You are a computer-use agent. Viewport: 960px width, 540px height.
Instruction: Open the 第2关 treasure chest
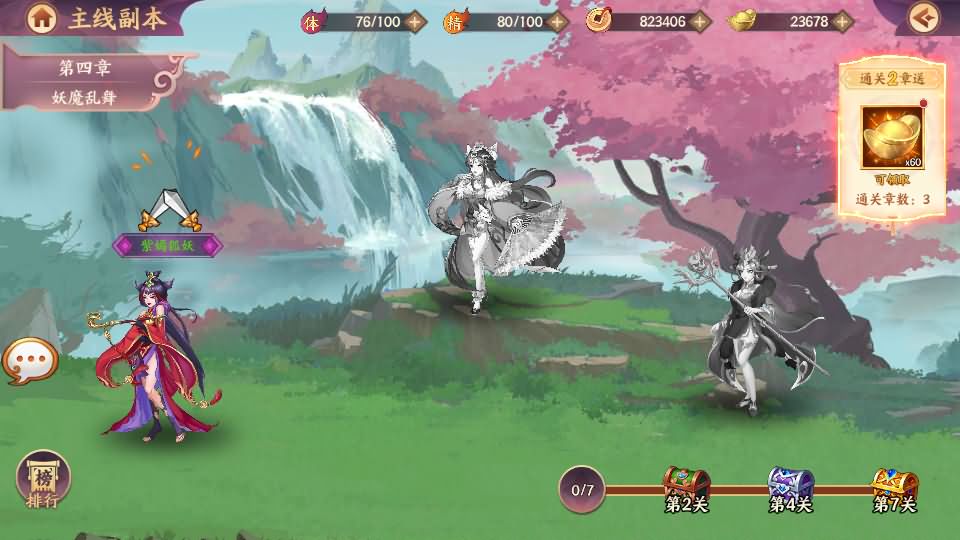pyautogui.click(x=686, y=484)
